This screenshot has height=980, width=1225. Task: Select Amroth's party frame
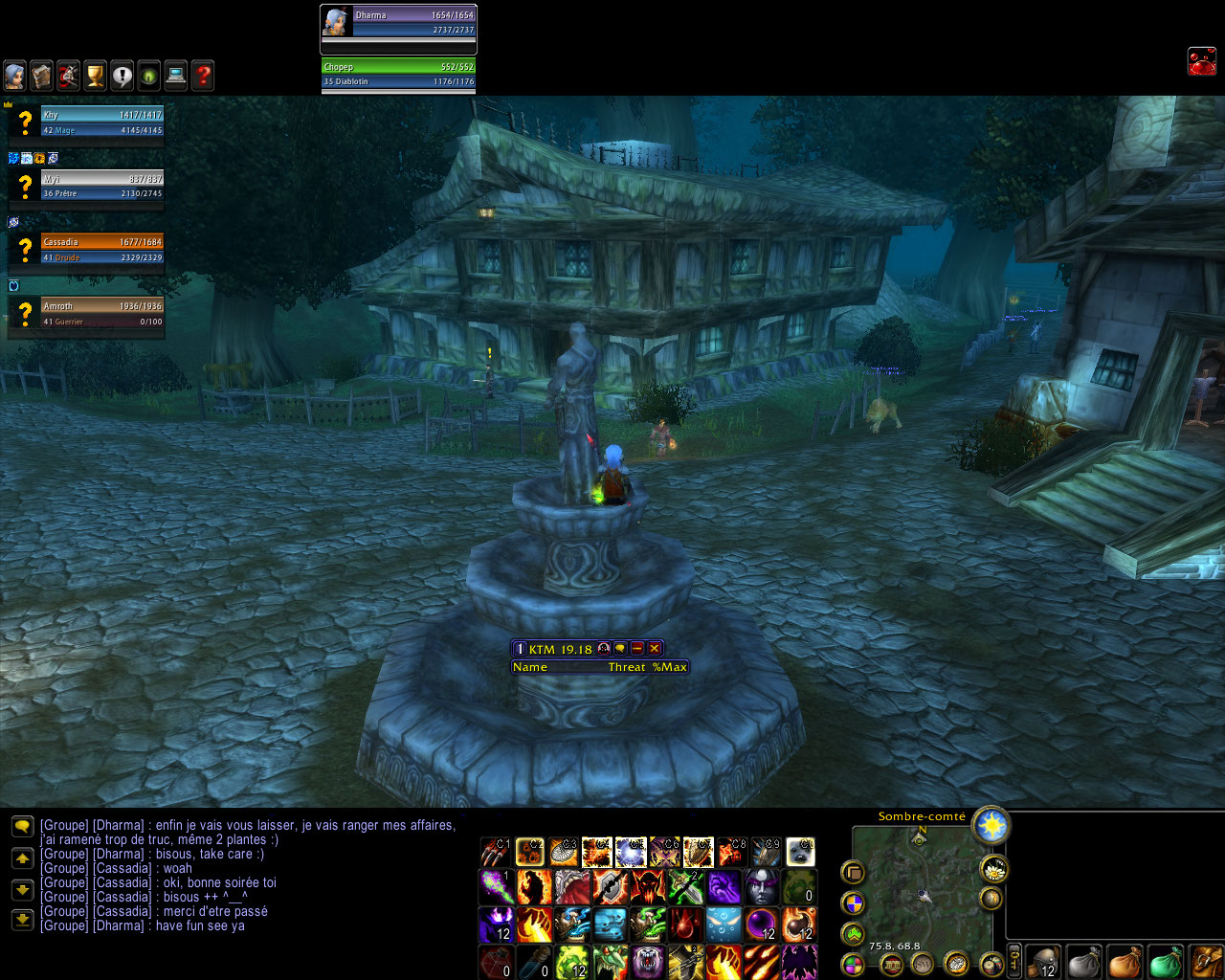coord(101,313)
